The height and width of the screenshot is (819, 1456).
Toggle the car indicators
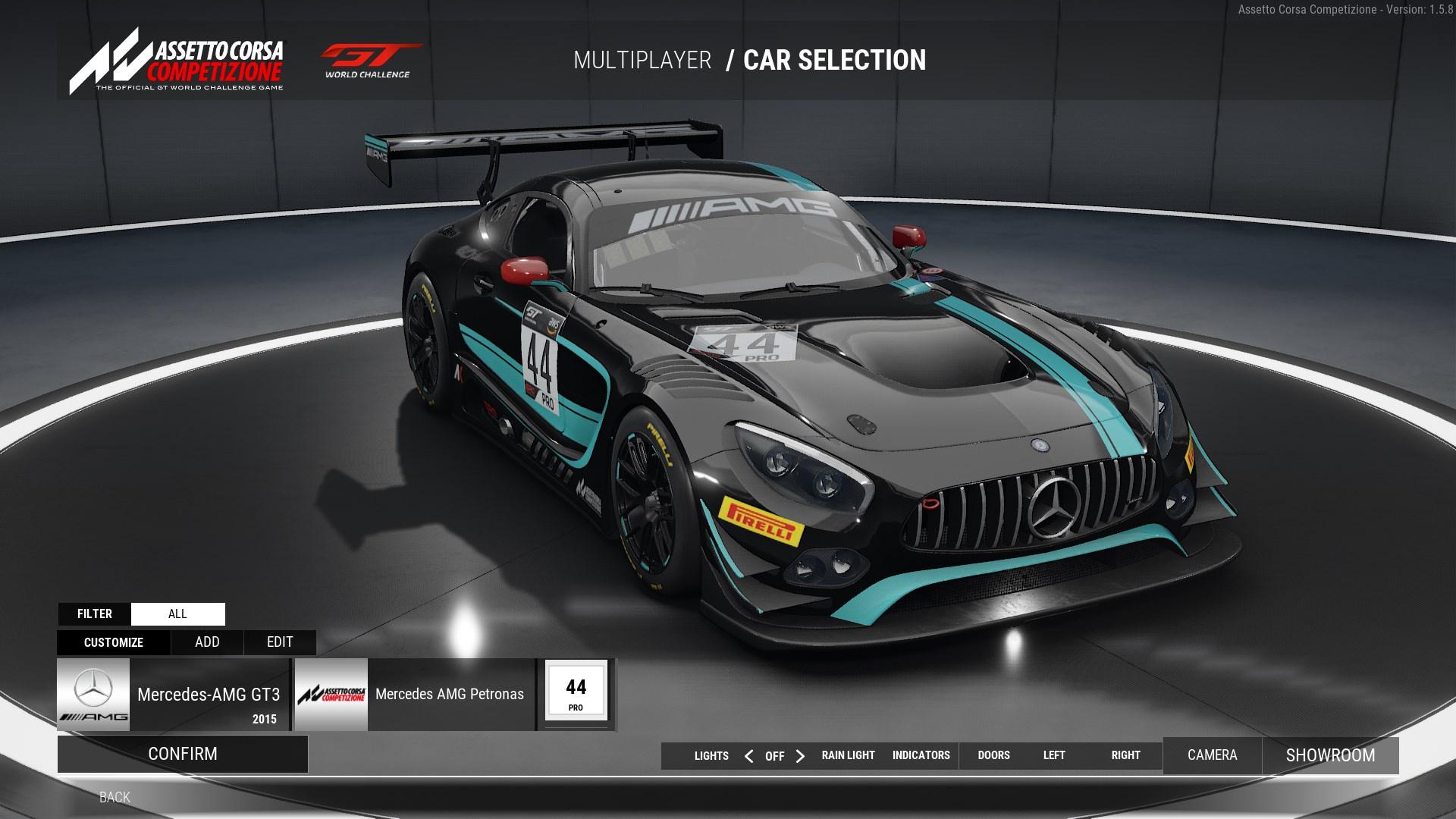click(x=921, y=755)
